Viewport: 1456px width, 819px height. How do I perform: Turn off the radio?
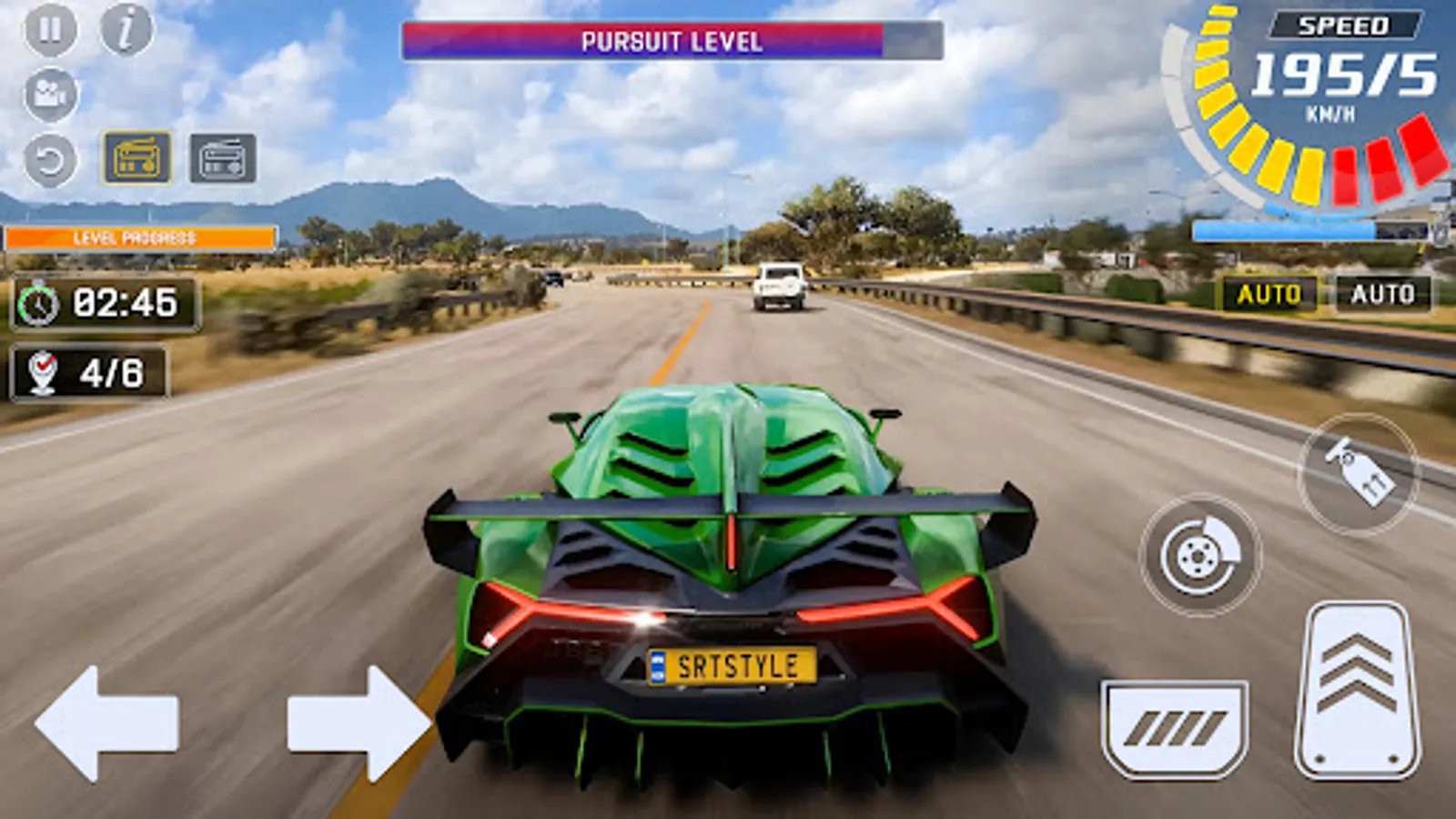click(x=221, y=157)
